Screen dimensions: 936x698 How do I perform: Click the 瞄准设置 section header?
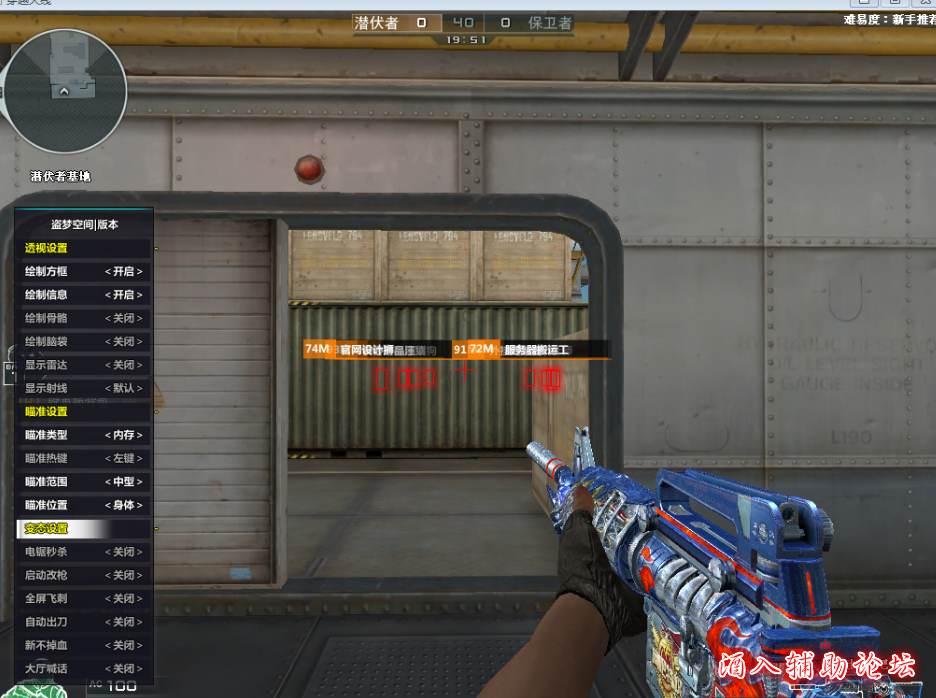click(47, 411)
